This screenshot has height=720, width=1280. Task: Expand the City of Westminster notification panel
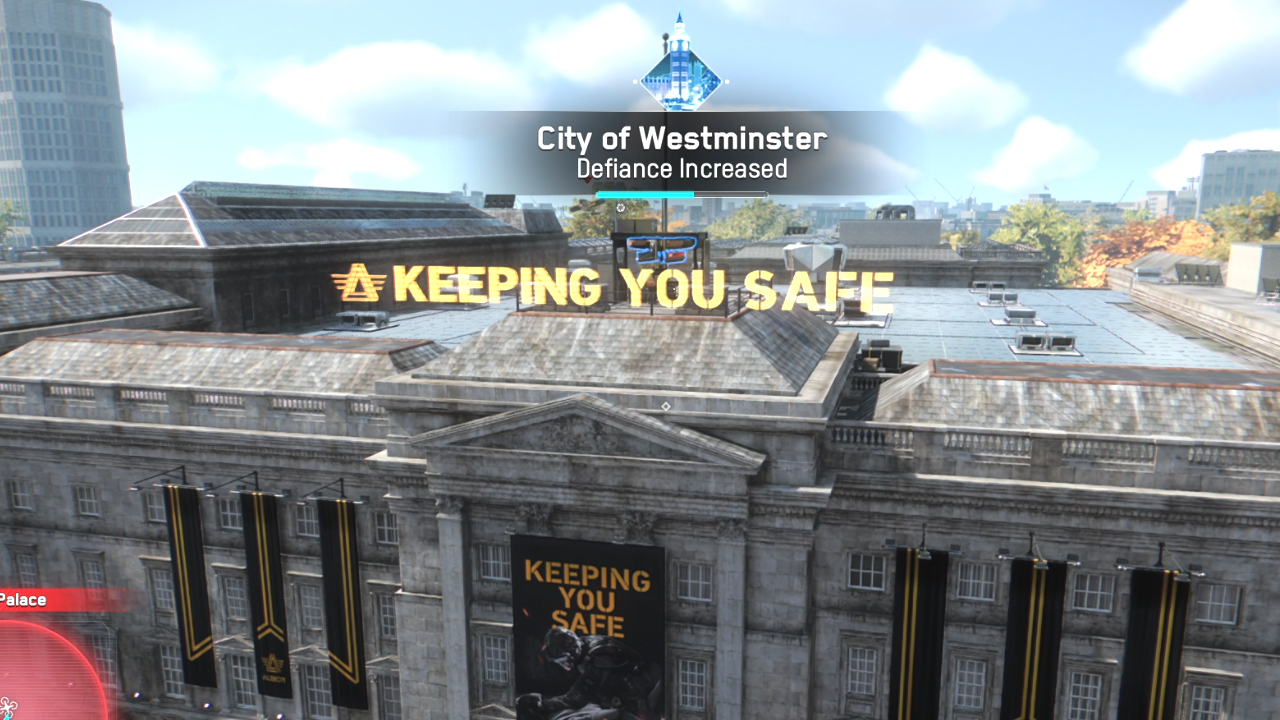pos(680,140)
